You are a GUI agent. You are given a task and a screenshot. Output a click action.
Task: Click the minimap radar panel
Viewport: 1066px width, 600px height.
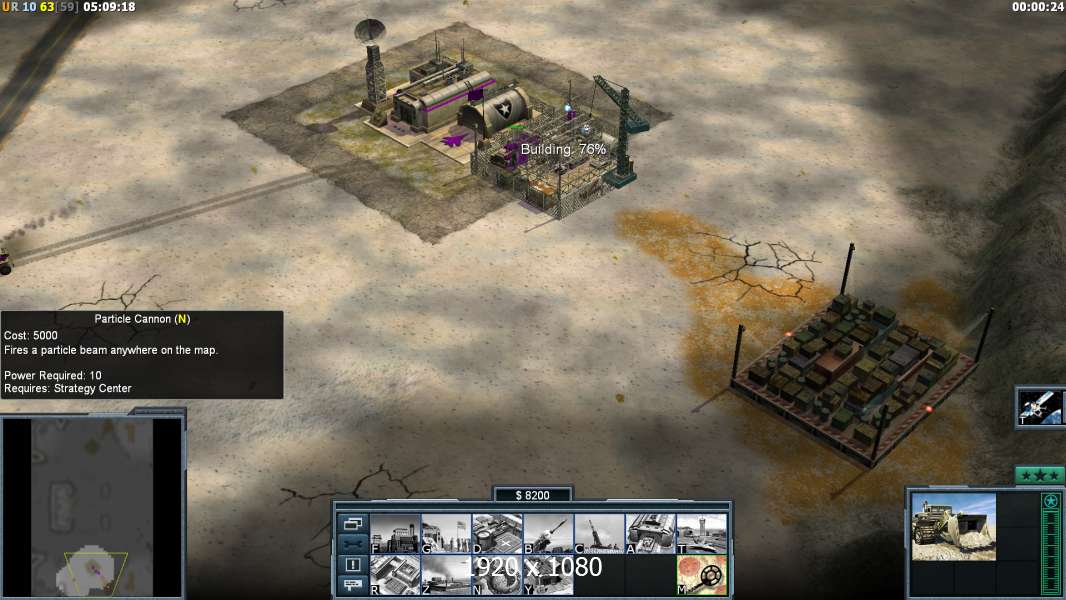92,507
